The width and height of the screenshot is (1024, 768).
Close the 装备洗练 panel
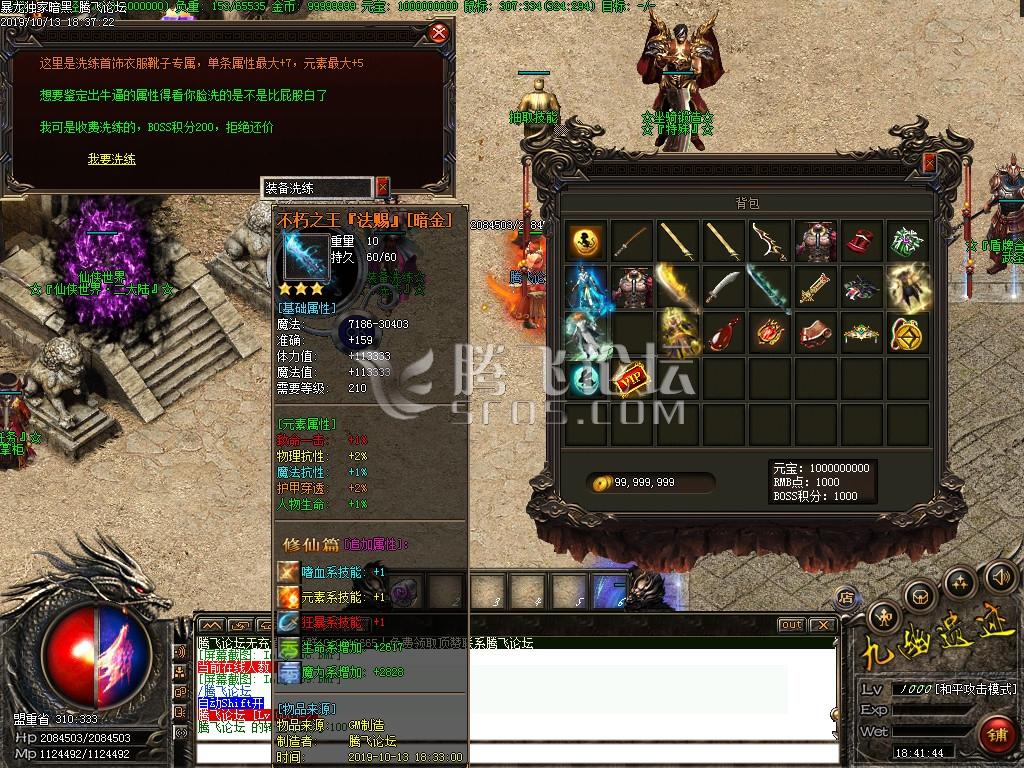[382, 187]
